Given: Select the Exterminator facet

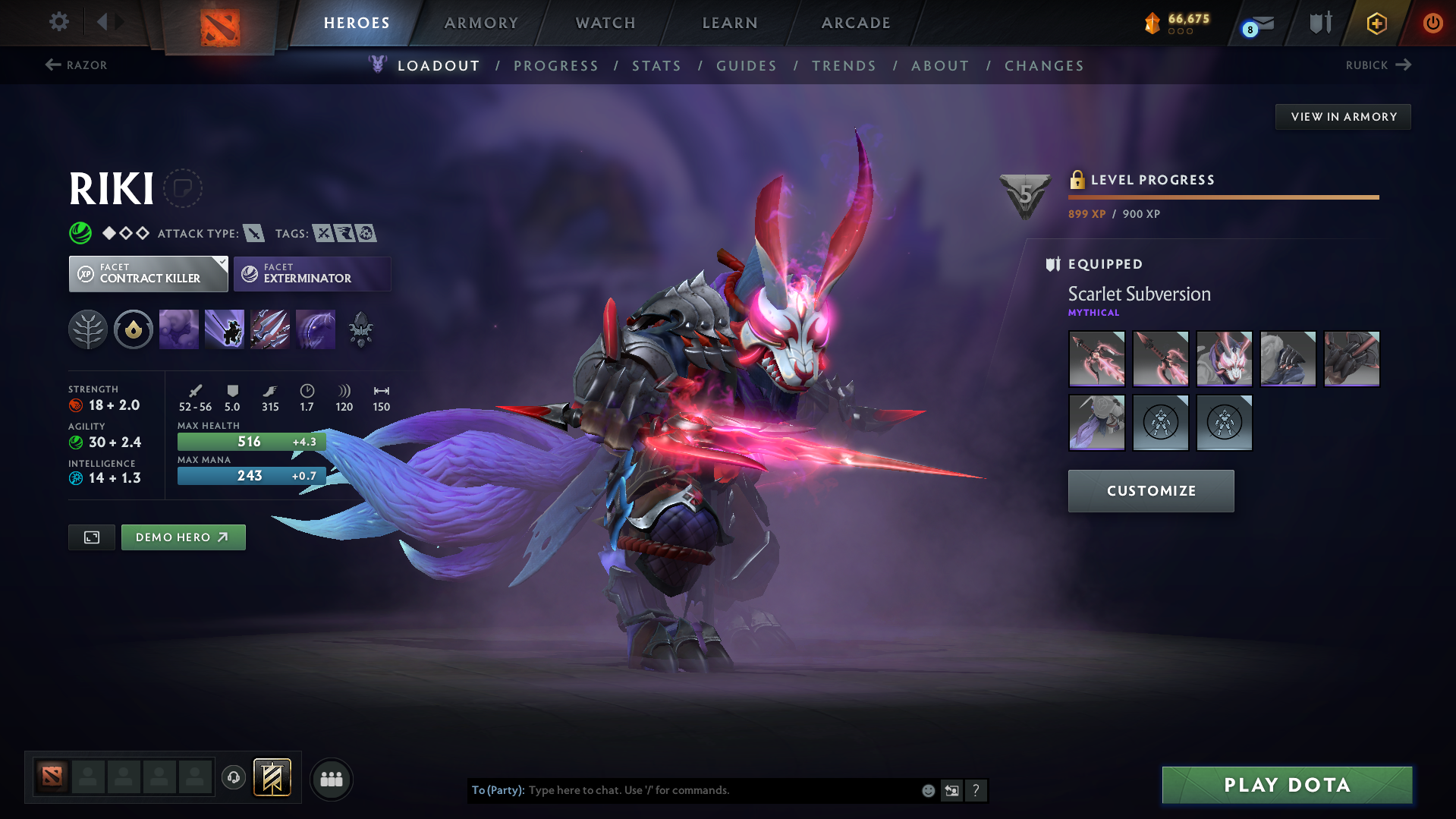Looking at the screenshot, I should [x=312, y=273].
